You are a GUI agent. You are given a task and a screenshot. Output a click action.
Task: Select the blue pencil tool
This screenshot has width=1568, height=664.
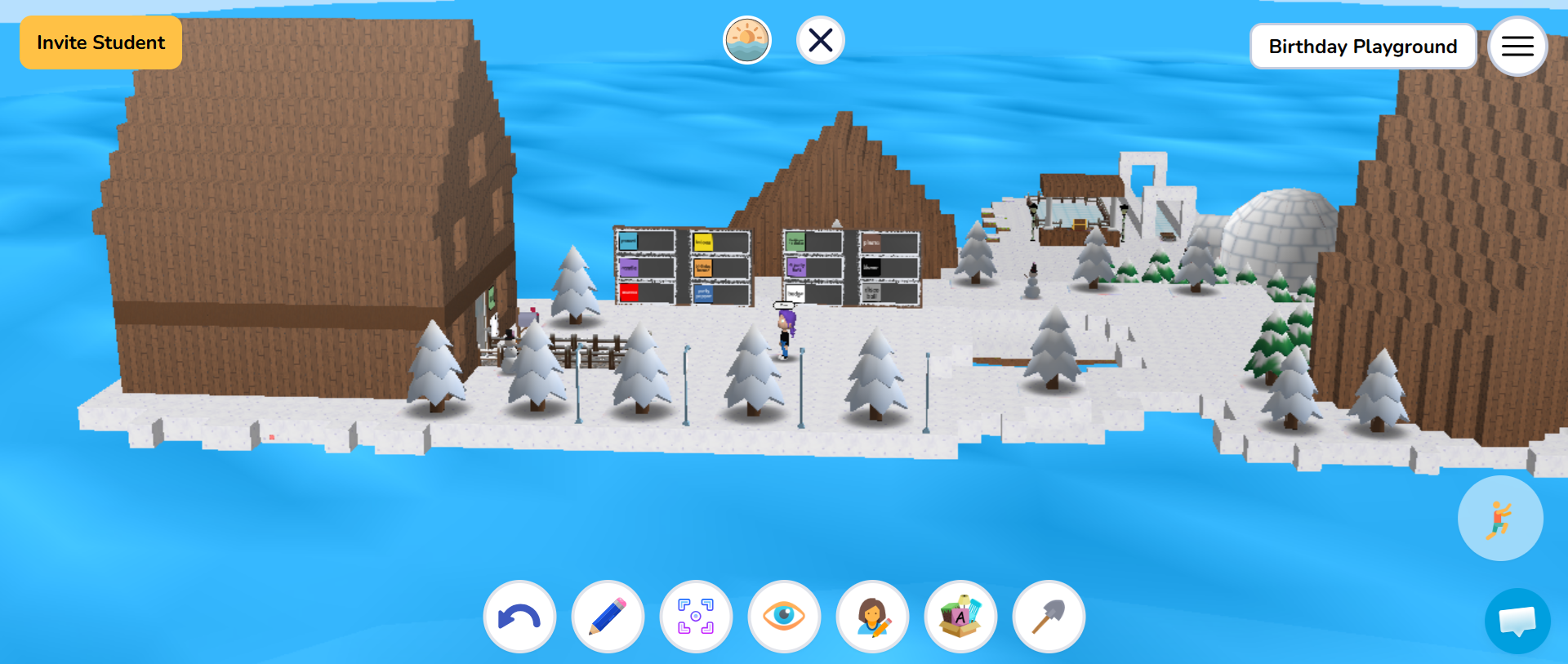pos(608,617)
